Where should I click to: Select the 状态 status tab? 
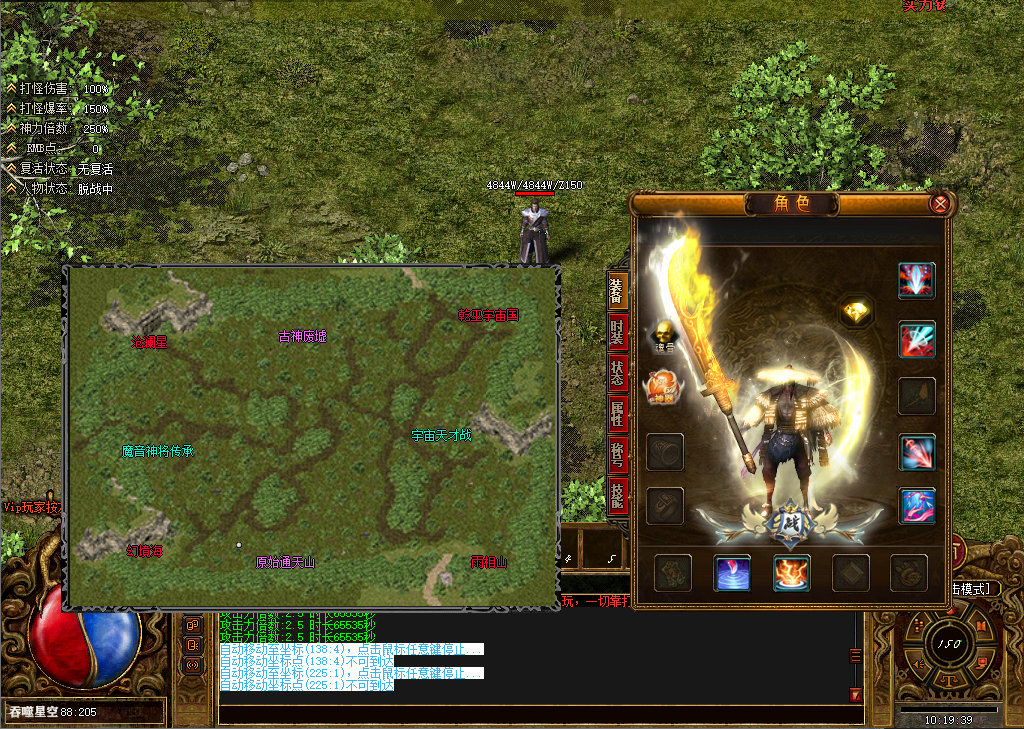[x=618, y=371]
